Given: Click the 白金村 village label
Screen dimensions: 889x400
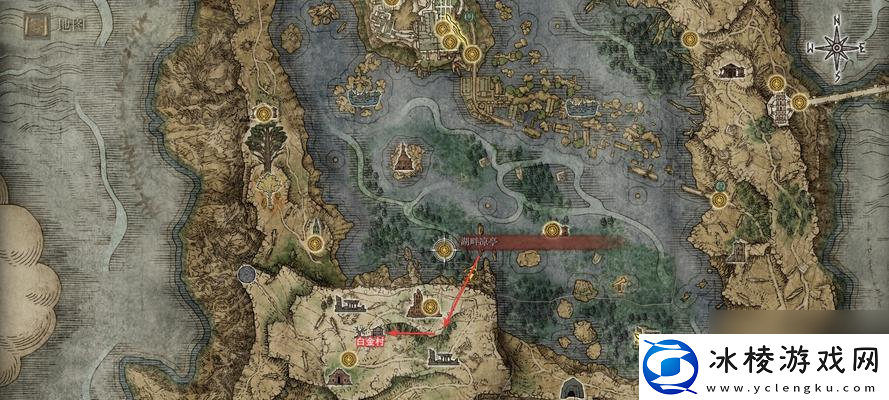Looking at the screenshot, I should click(369, 342).
